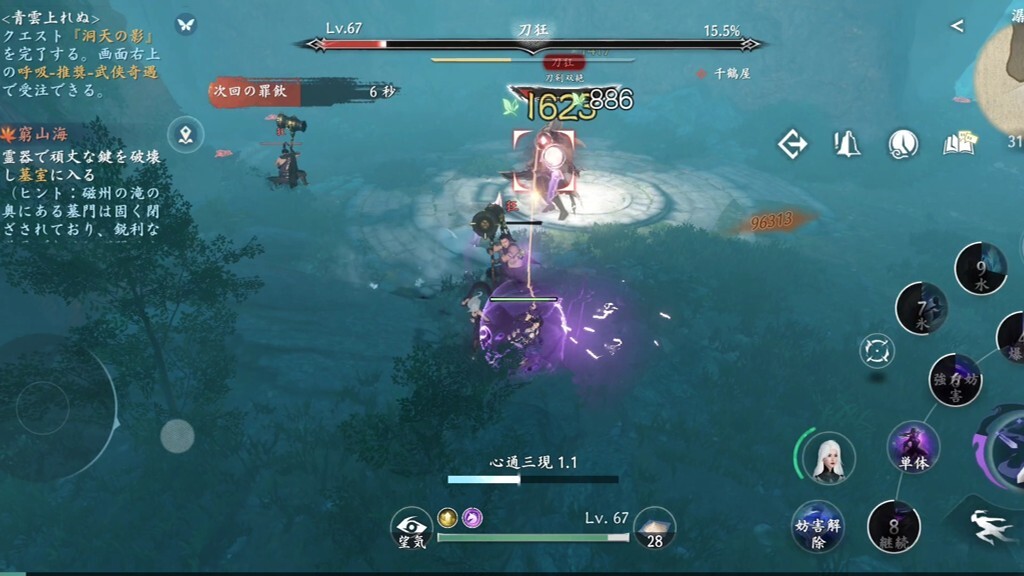Collapse the top-right panel with the arrow
Viewport: 1024px width, 576px height.
[957, 26]
